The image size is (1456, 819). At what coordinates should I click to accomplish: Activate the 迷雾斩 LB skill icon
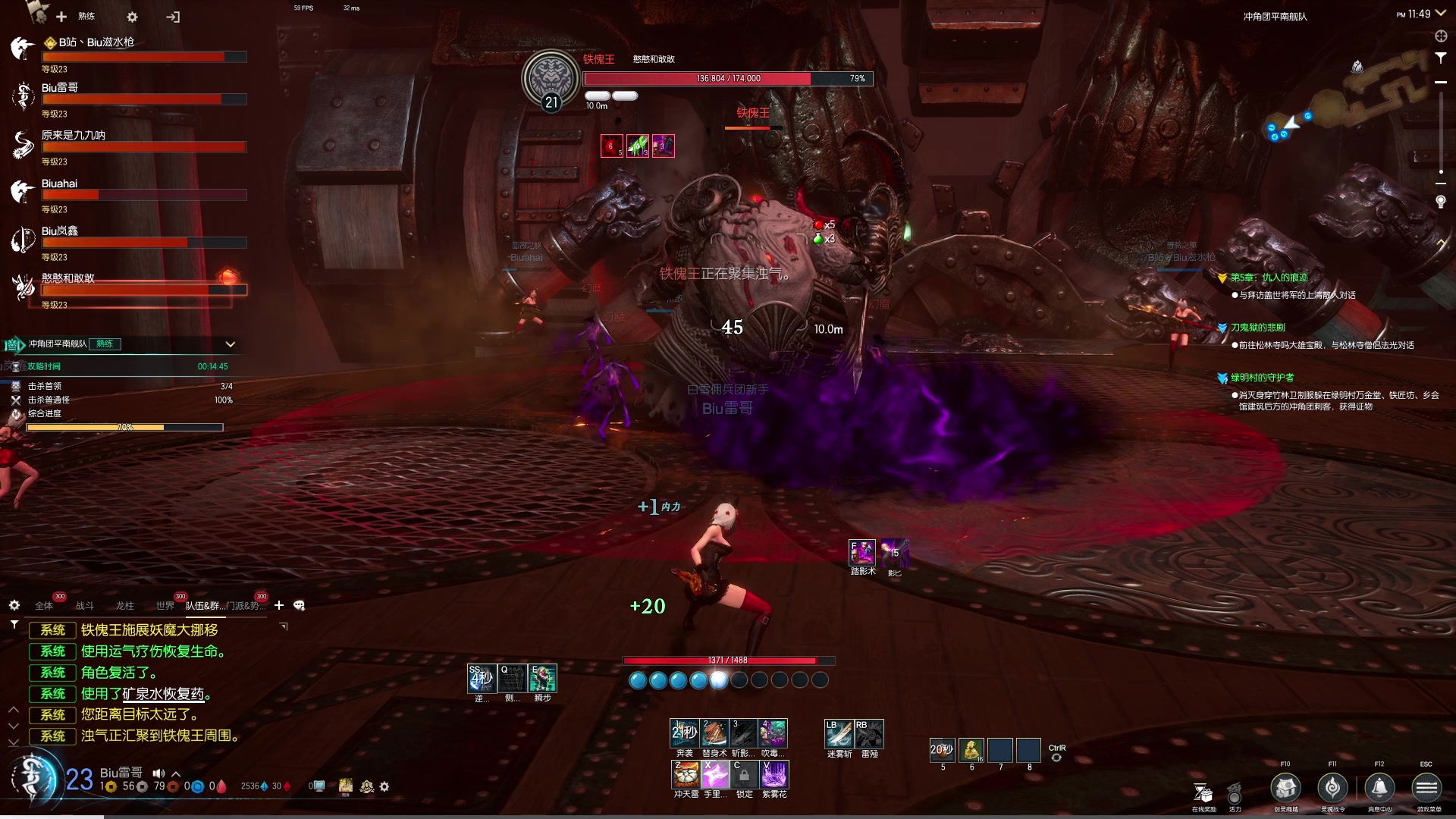pos(839,733)
